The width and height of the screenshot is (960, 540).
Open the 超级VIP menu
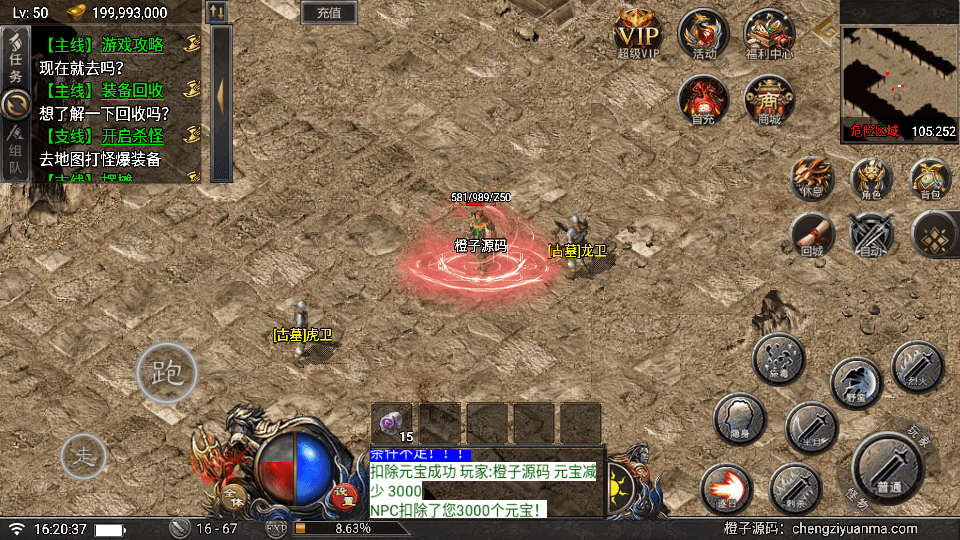[638, 34]
